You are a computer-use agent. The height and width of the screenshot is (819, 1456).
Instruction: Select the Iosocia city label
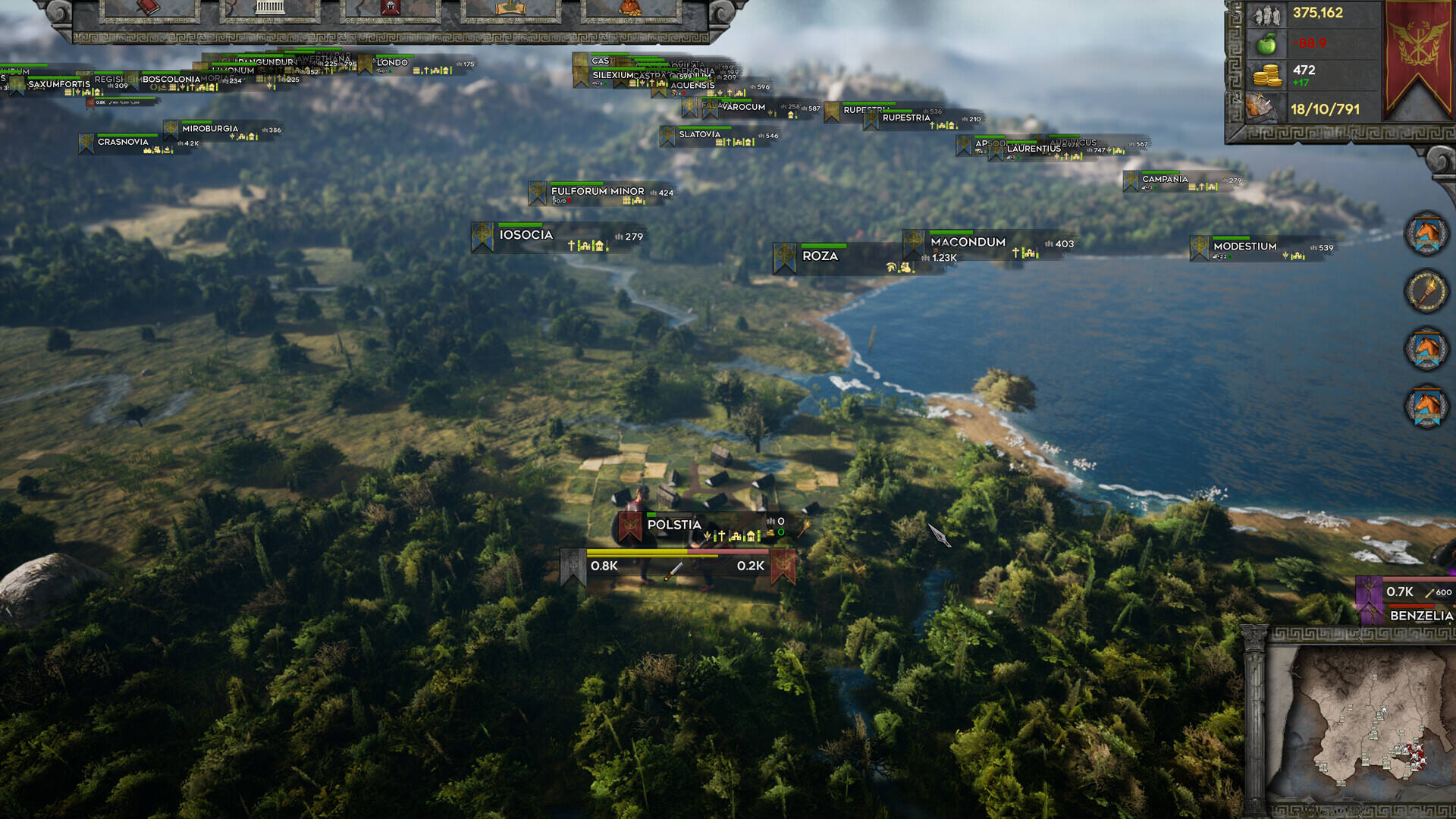coord(526,235)
